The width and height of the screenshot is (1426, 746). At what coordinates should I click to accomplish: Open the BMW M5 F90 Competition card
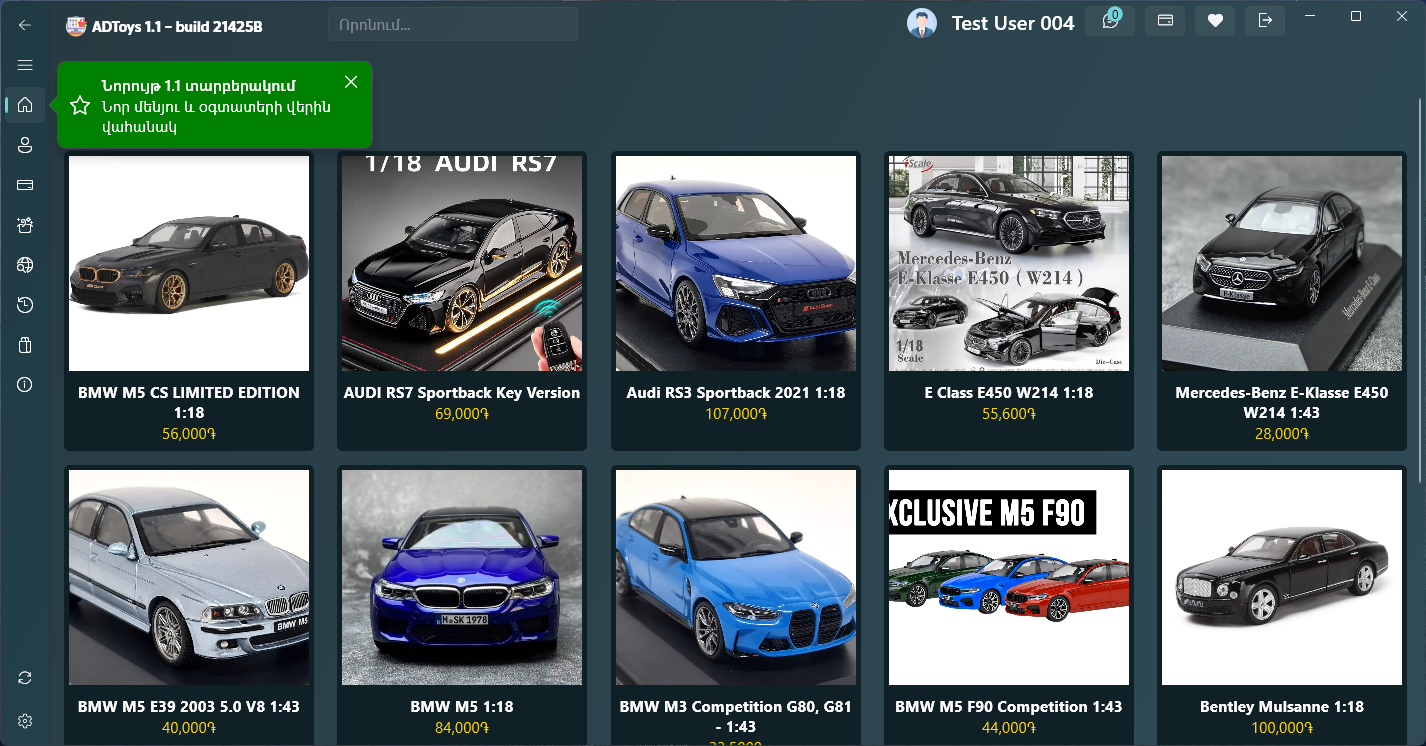pos(1009,600)
